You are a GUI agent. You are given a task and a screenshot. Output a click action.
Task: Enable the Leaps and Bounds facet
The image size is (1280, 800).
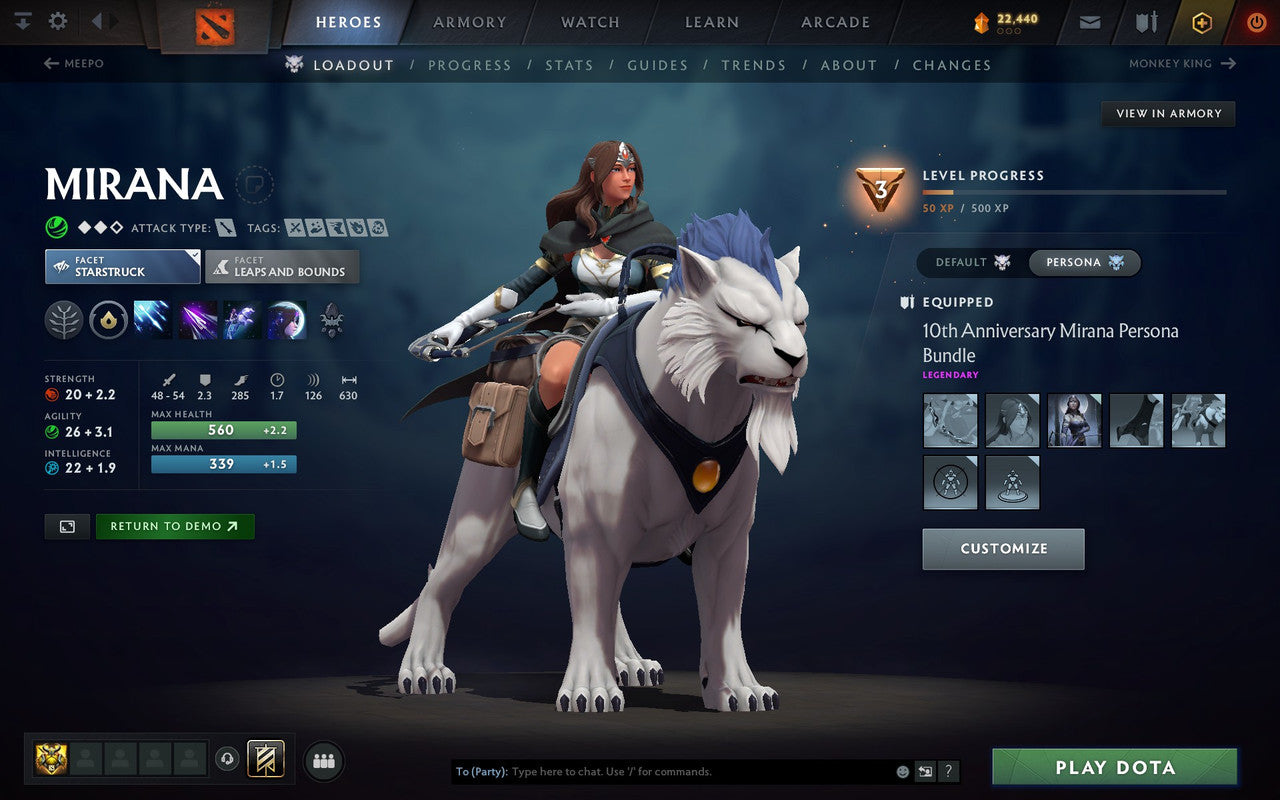(282, 266)
